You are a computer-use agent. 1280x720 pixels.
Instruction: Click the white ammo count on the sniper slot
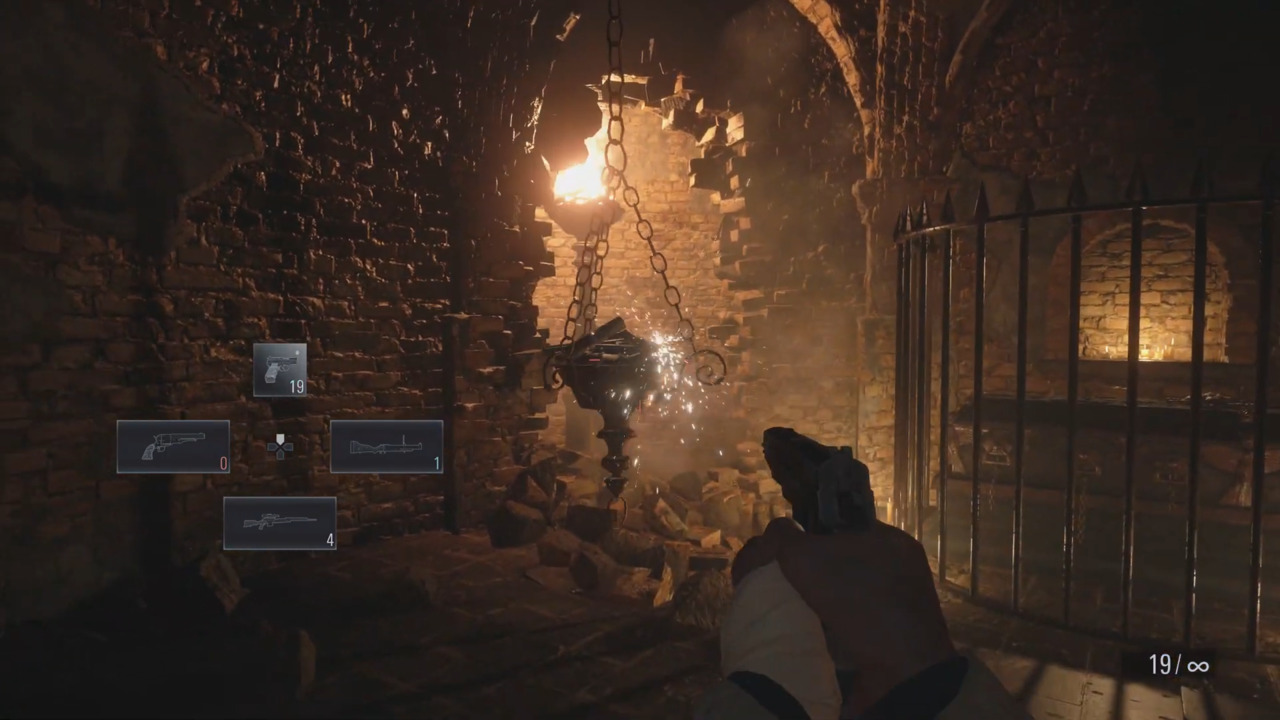(328, 540)
